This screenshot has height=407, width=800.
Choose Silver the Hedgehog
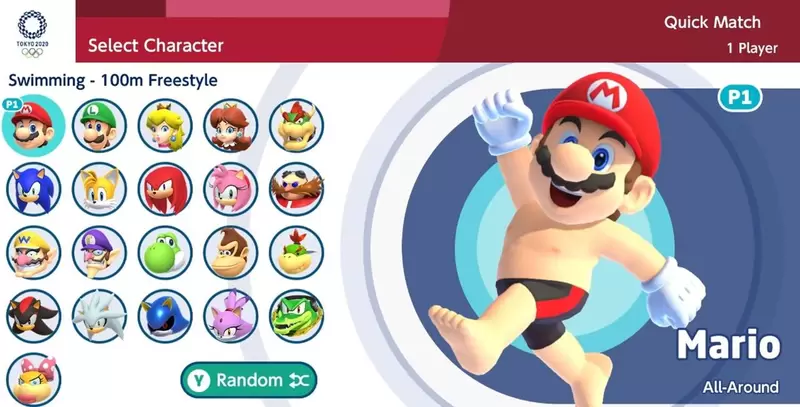tap(100, 317)
